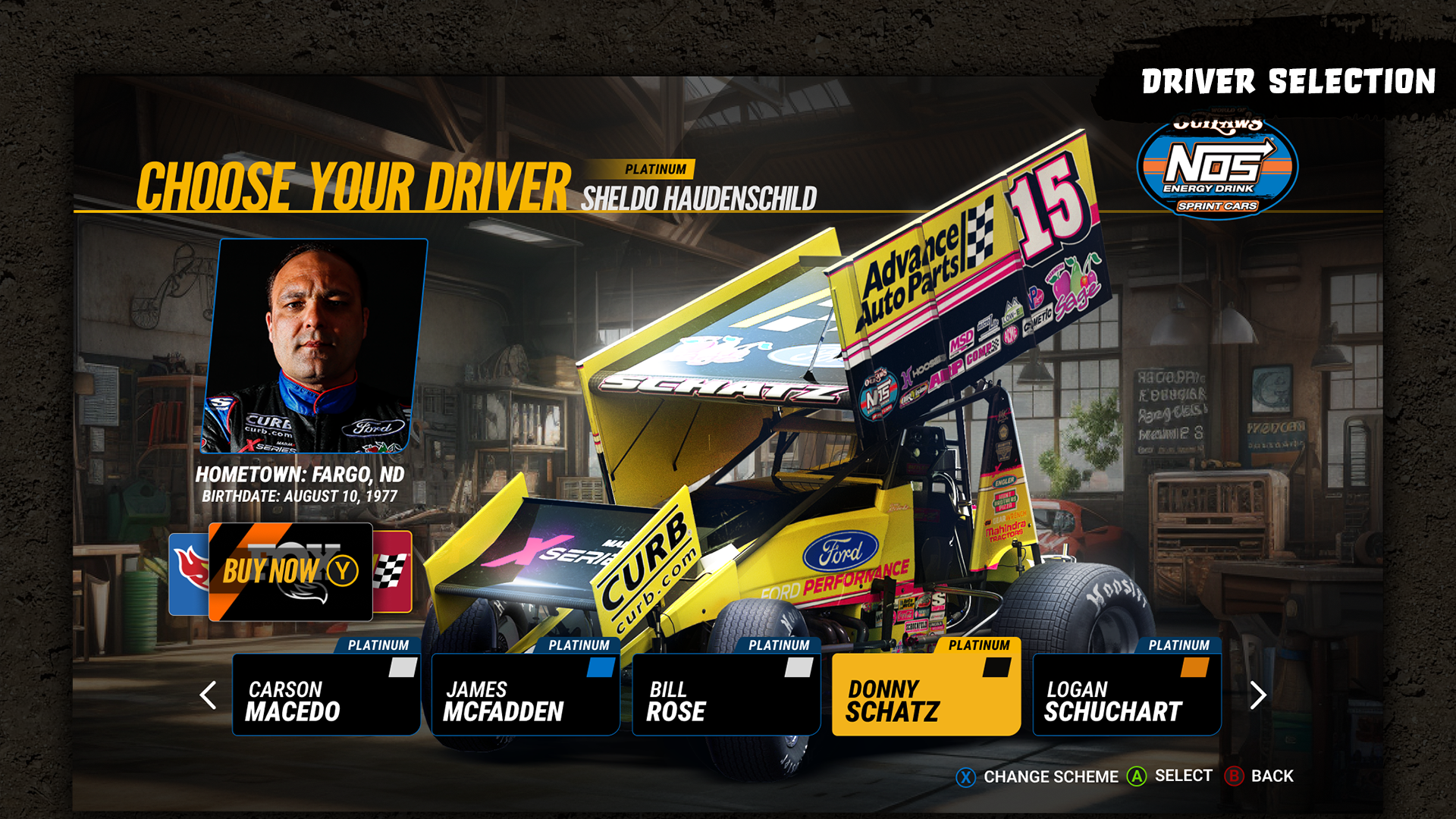Image resolution: width=1456 pixels, height=819 pixels.
Task: Confirm with the Select option
Action: click(x=1170, y=776)
